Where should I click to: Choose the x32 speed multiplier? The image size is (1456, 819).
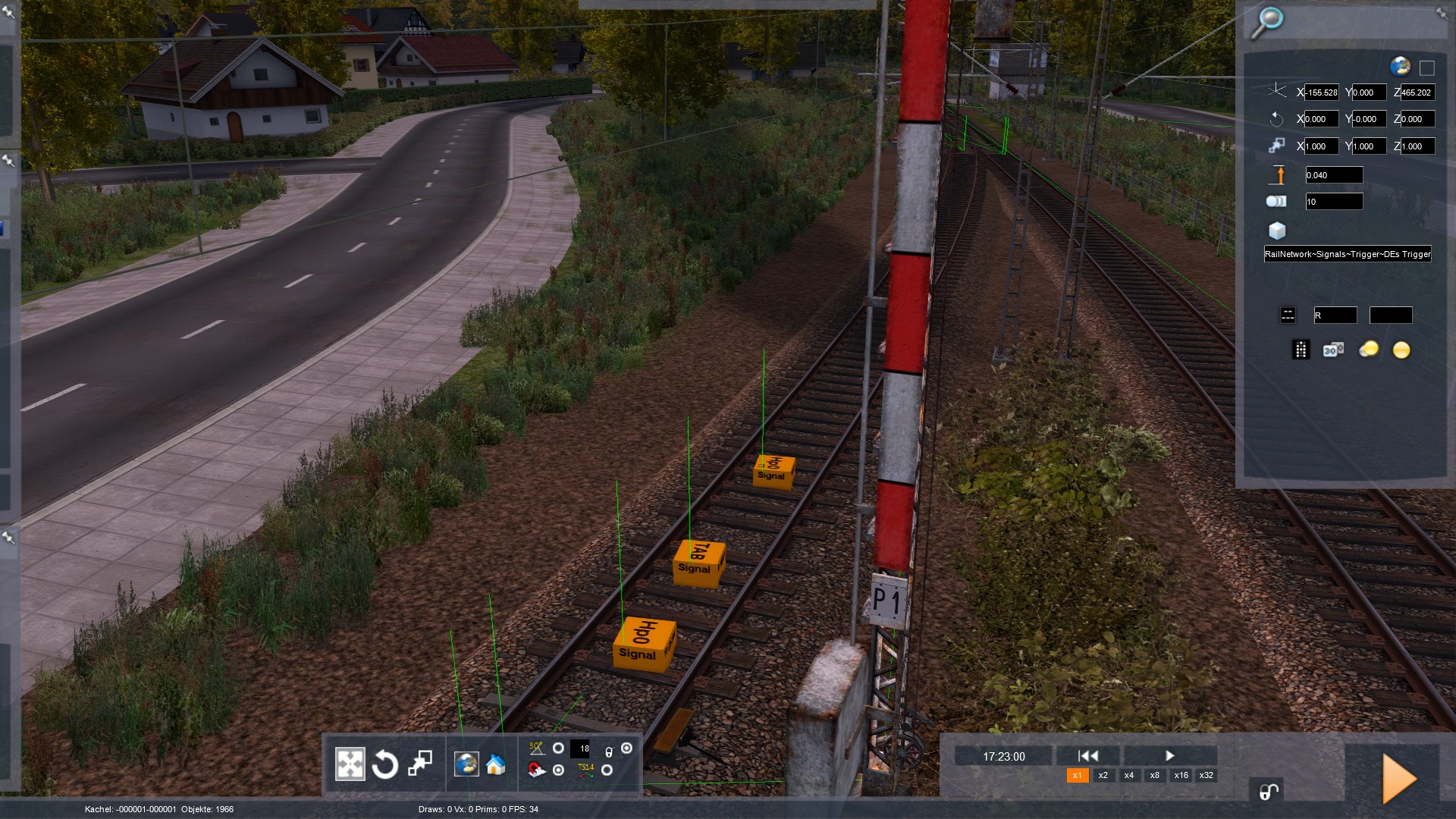click(x=1206, y=775)
